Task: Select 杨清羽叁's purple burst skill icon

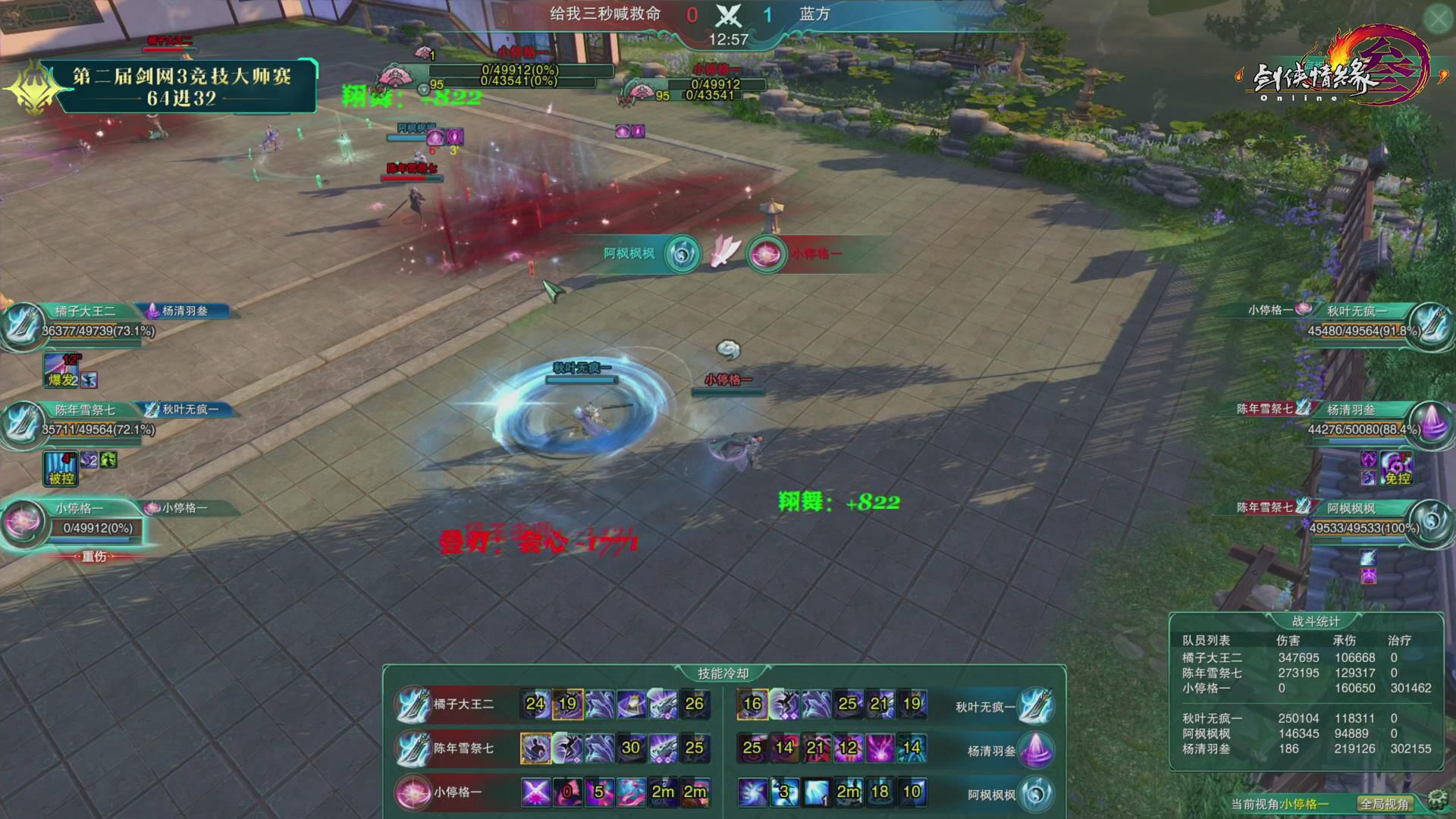Action: (x=880, y=748)
